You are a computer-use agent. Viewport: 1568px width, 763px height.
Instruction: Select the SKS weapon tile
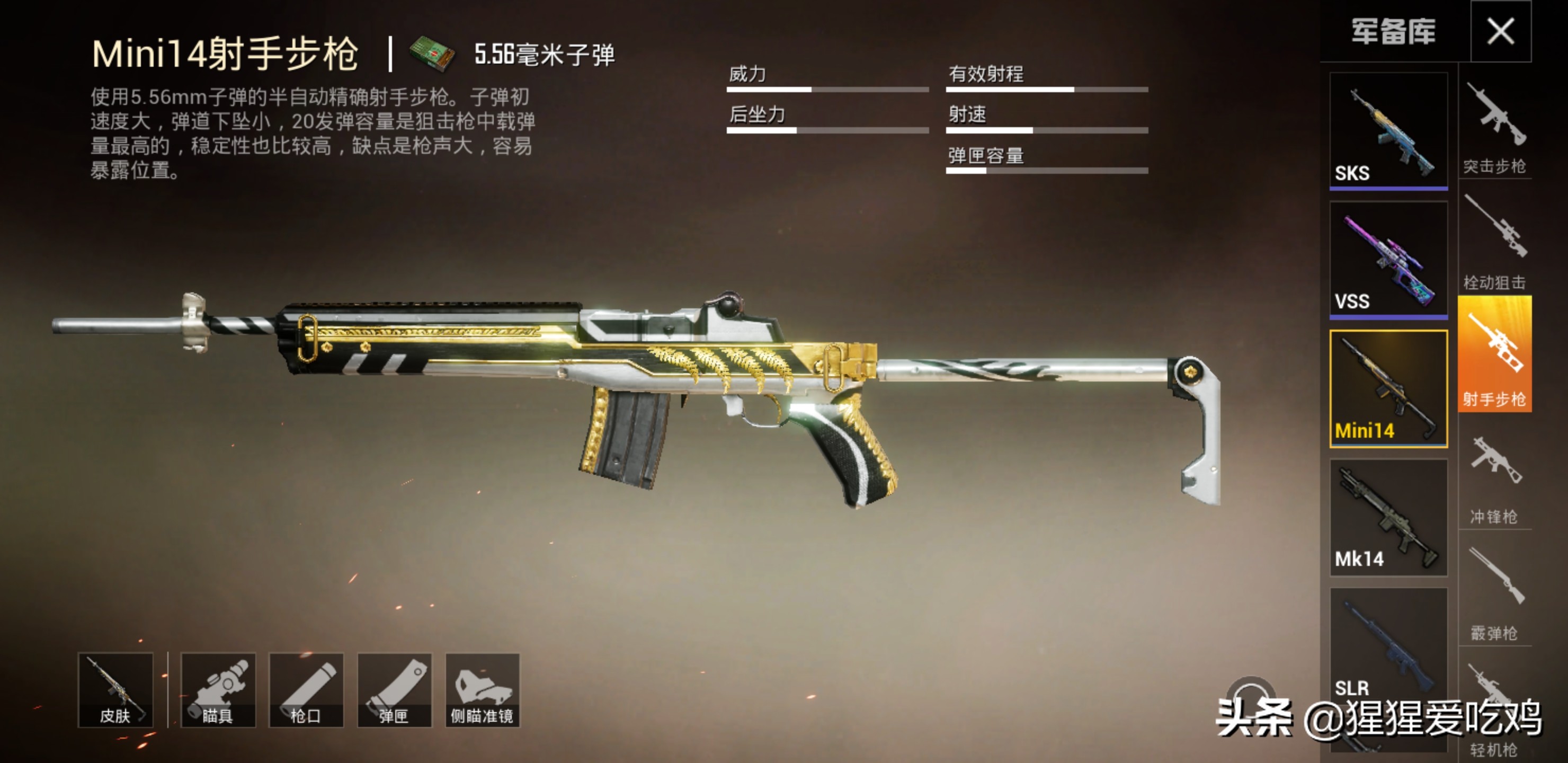[1388, 130]
